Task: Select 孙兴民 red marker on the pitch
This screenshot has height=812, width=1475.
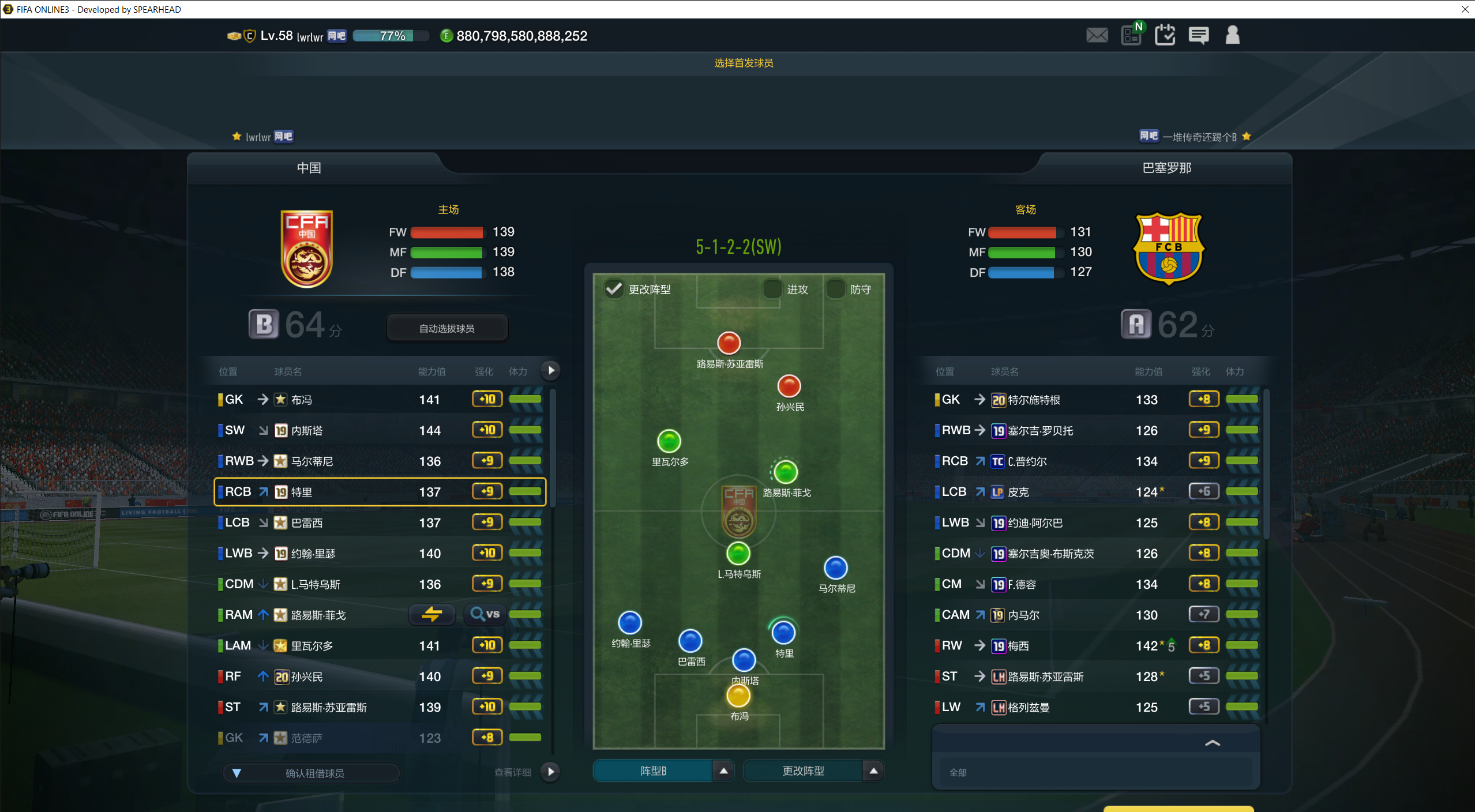Action: [789, 386]
